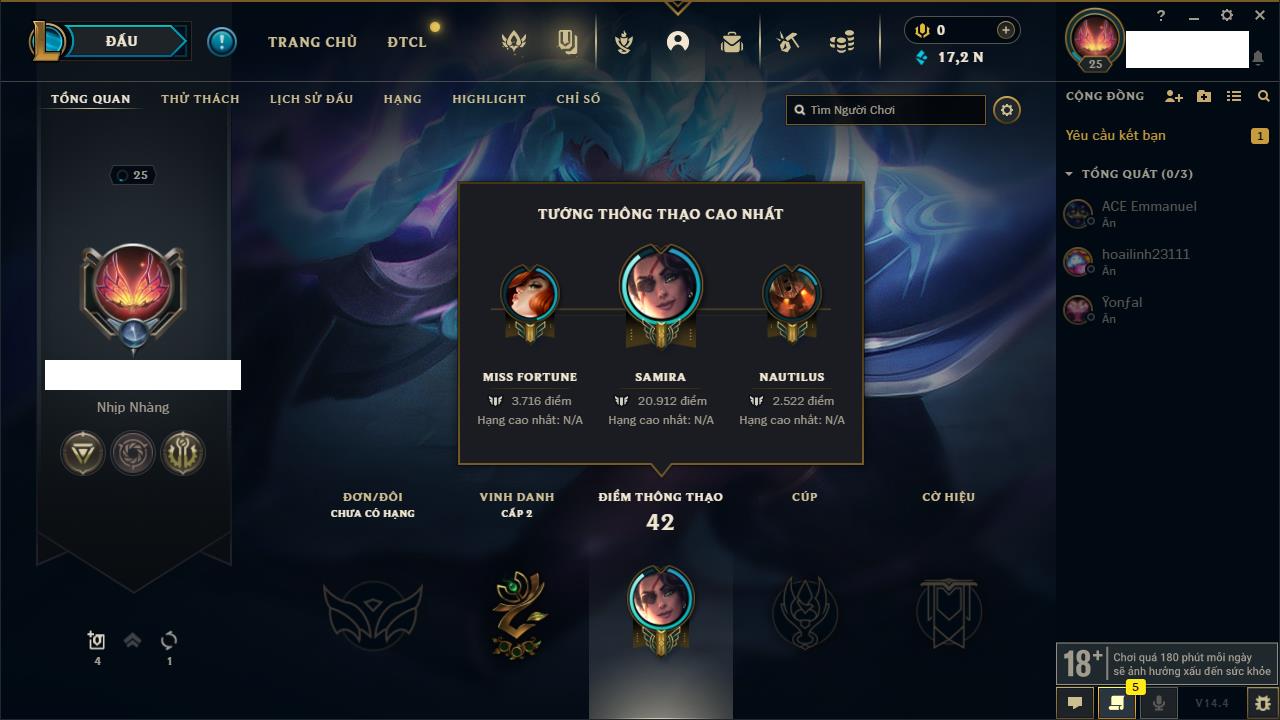Open profile settings gear beside search

pos(1007,110)
